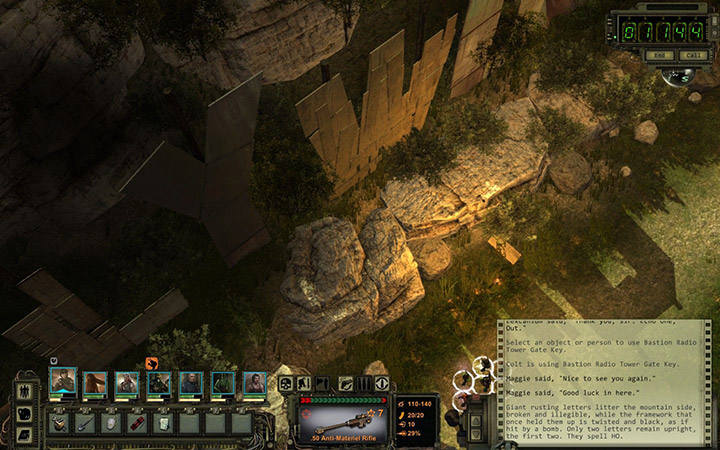The image size is (720, 450).
Task: Use the red dynamite item in hotbar
Action: click(138, 423)
